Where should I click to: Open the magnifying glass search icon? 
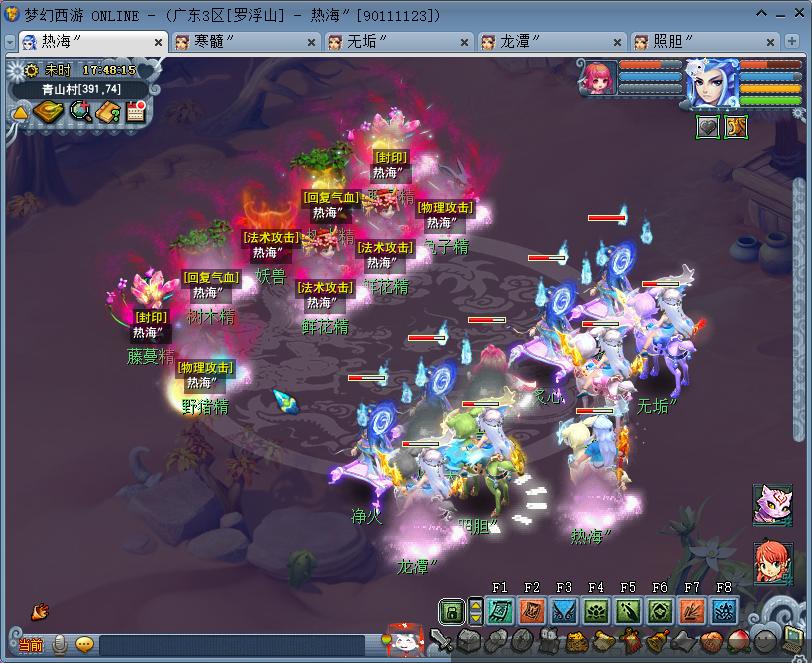[x=80, y=111]
